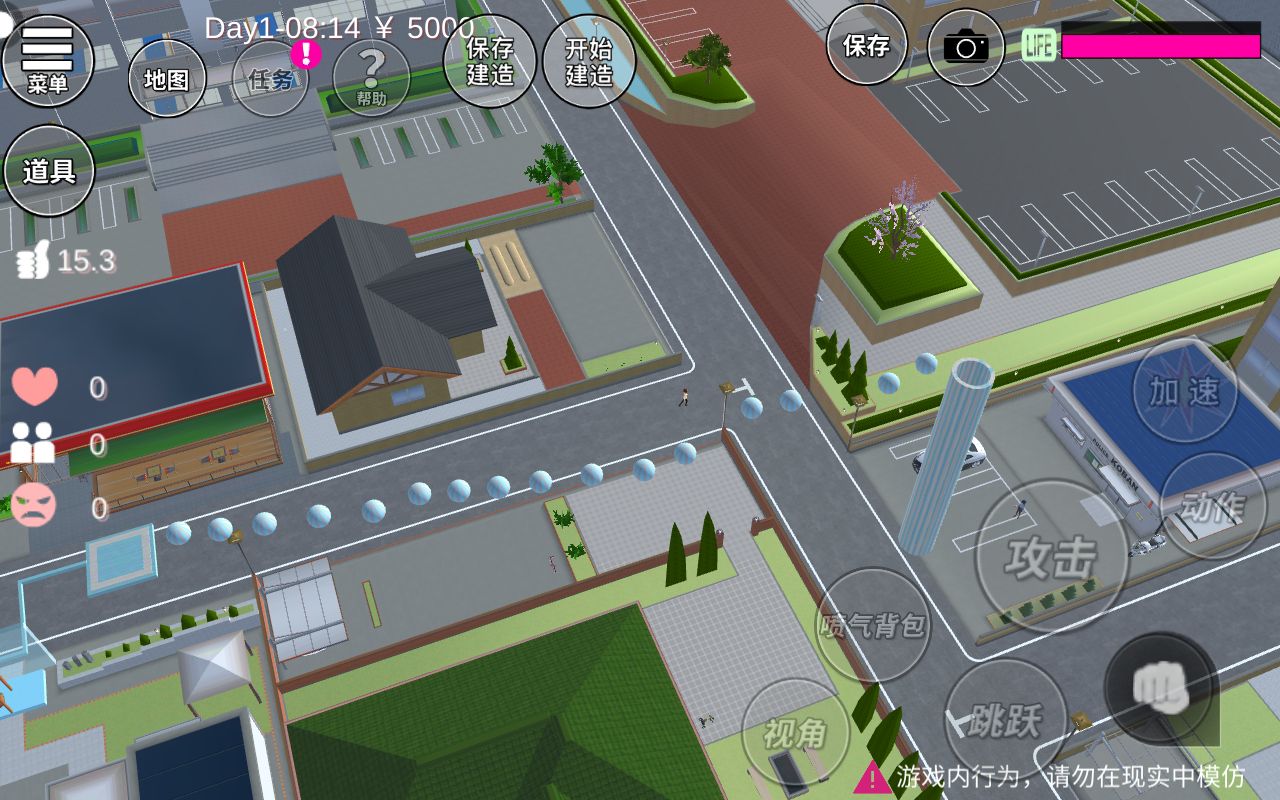
Task: Open the 道具 items menu
Action: (x=49, y=171)
